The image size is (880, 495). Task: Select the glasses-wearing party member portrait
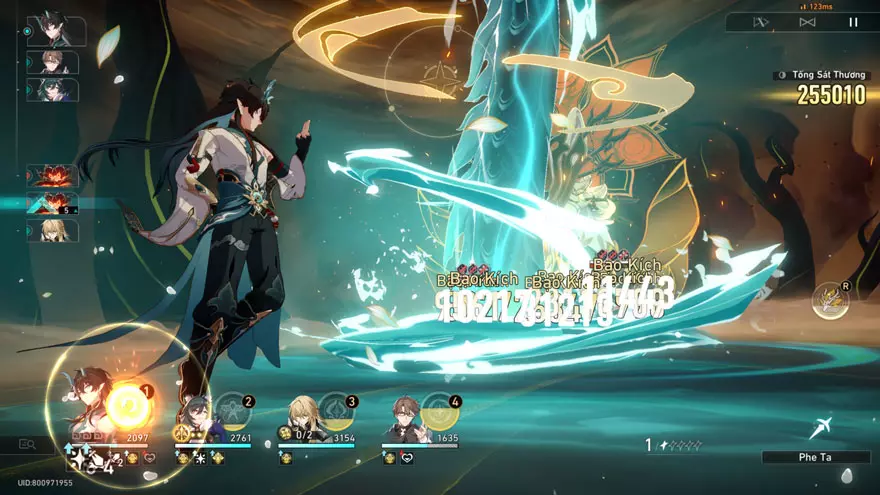(404, 420)
